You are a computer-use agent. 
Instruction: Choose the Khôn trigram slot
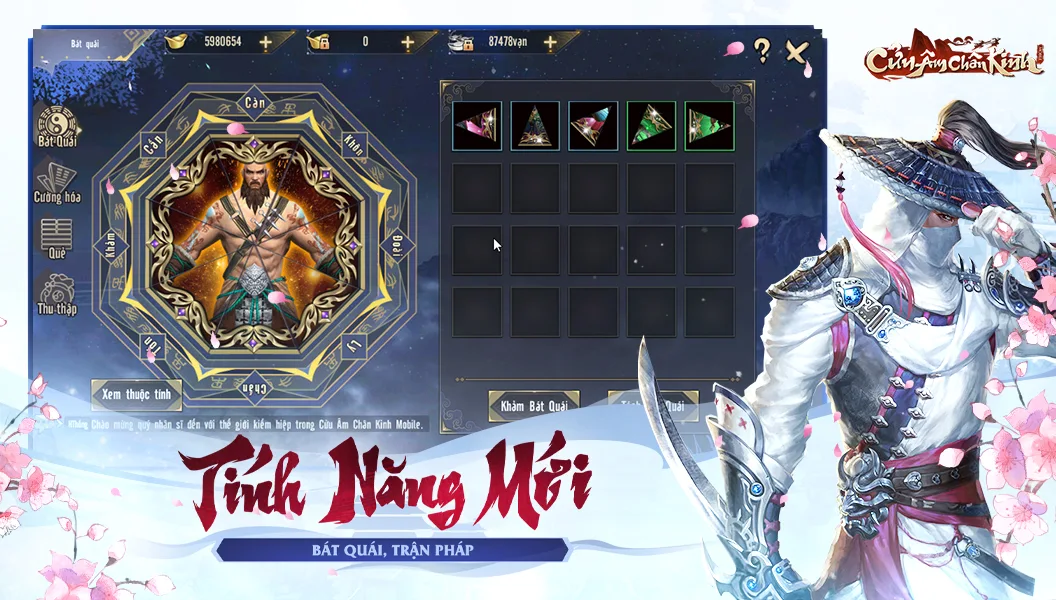pyautogui.click(x=352, y=141)
